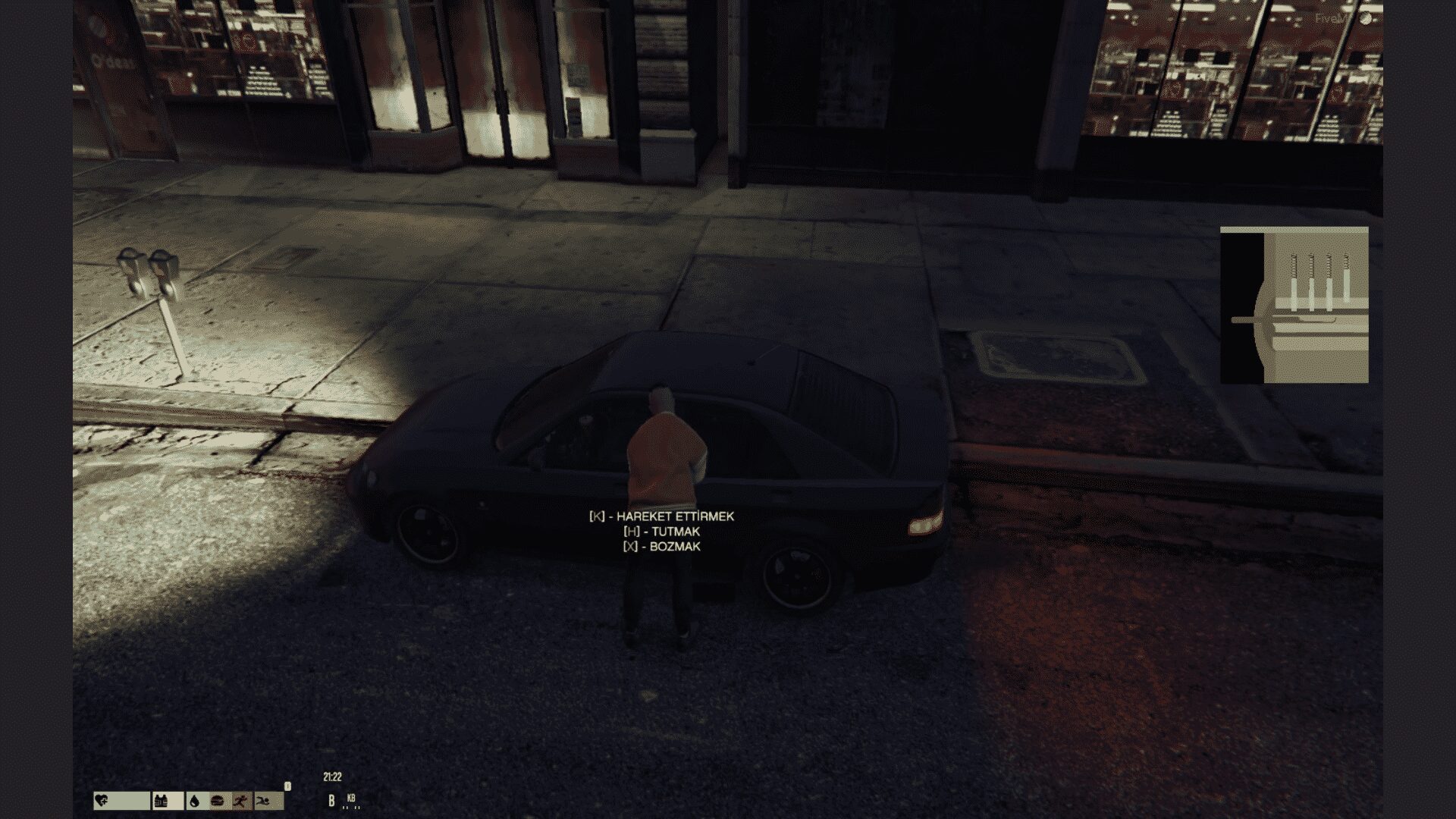Viewport: 1456px width, 819px height.
Task: Click the KB keyboard indicator icon
Action: (x=351, y=799)
